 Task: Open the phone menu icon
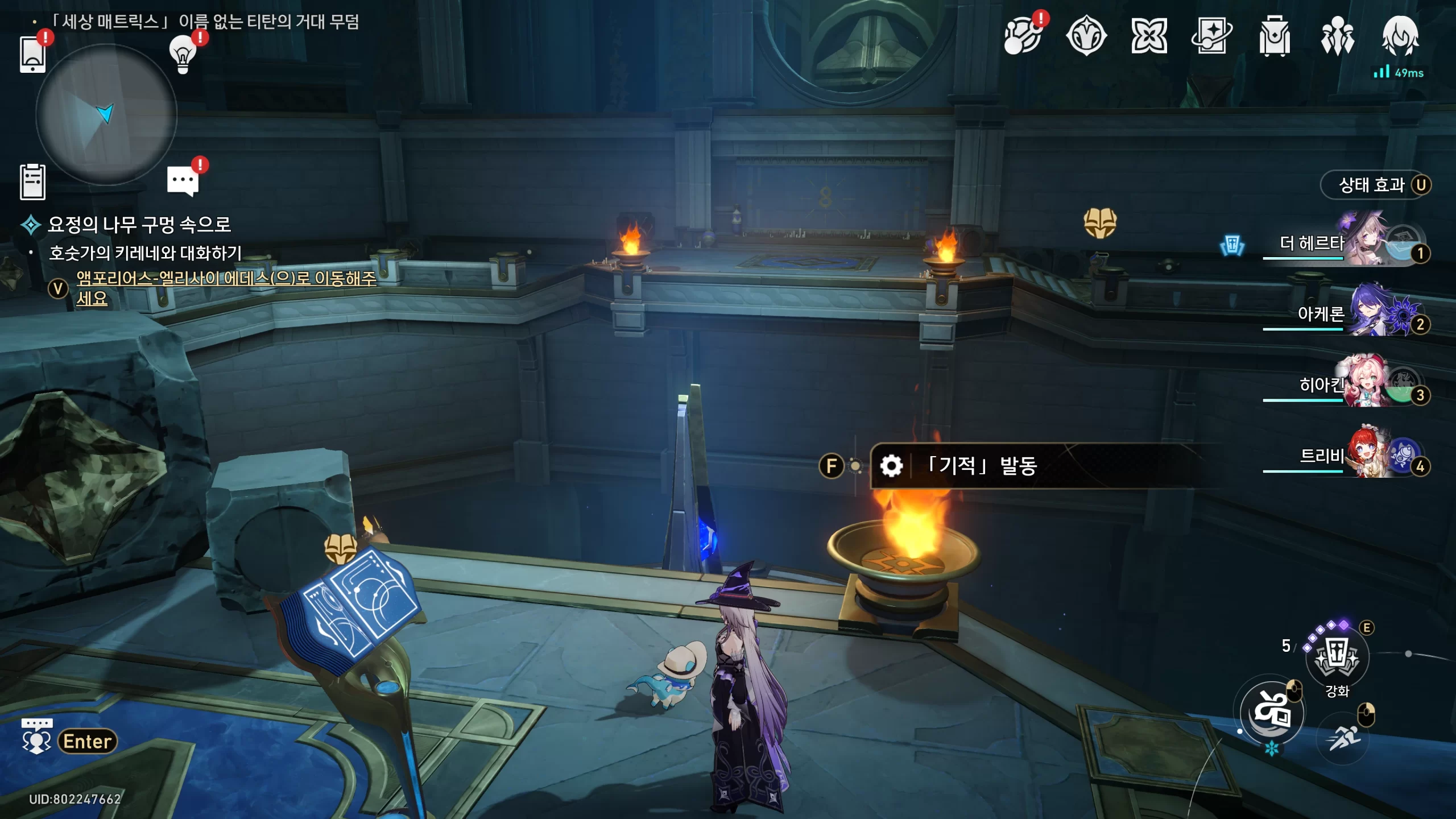coord(32,54)
